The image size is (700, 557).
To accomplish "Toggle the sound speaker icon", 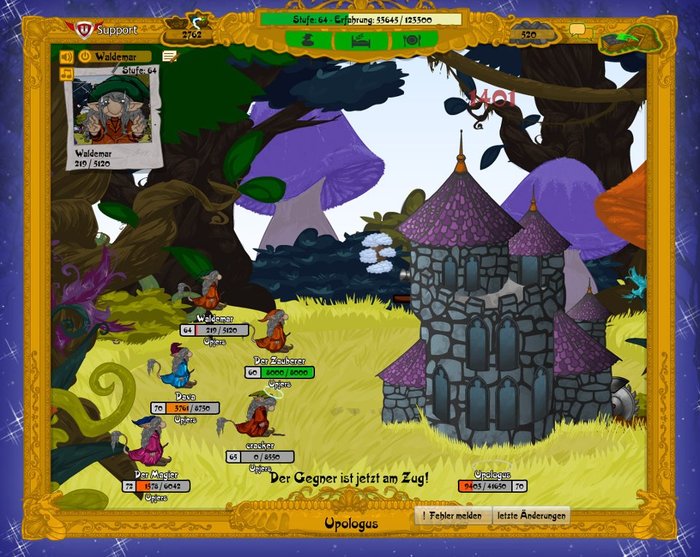I will 68,57.
